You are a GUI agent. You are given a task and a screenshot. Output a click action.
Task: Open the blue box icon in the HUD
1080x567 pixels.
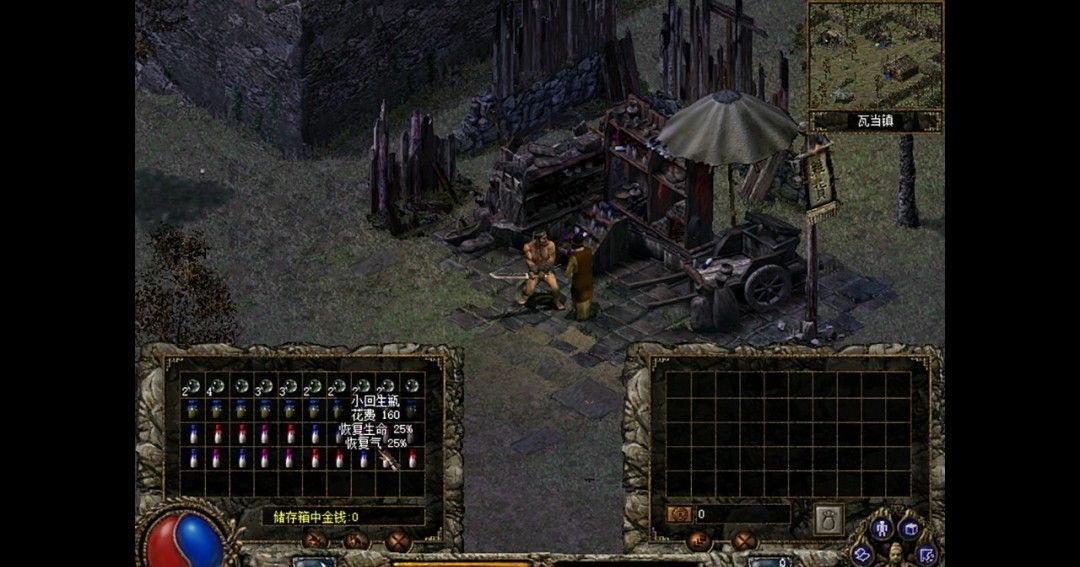[x=911, y=528]
